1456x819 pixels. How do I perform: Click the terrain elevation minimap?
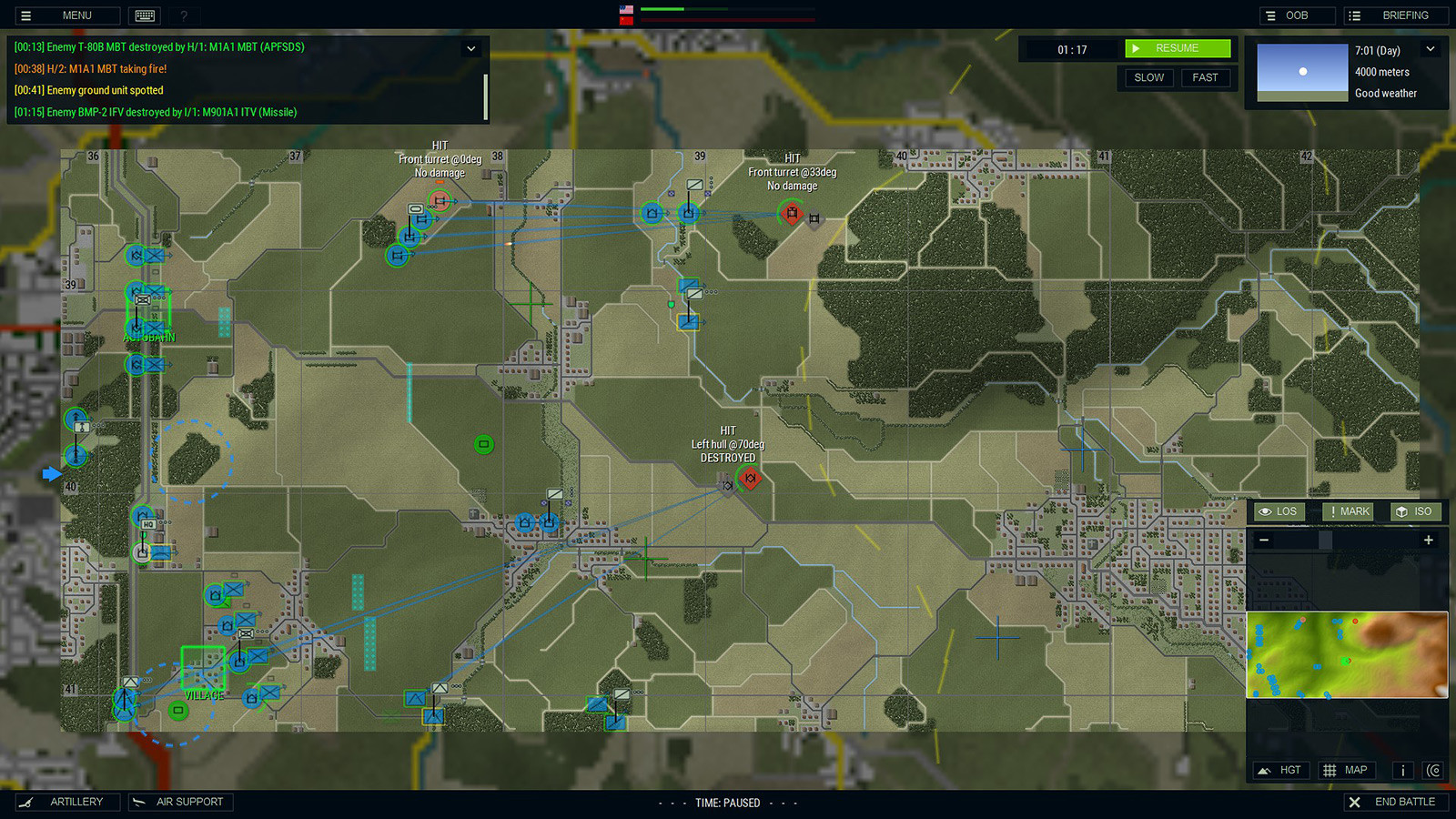[1347, 655]
